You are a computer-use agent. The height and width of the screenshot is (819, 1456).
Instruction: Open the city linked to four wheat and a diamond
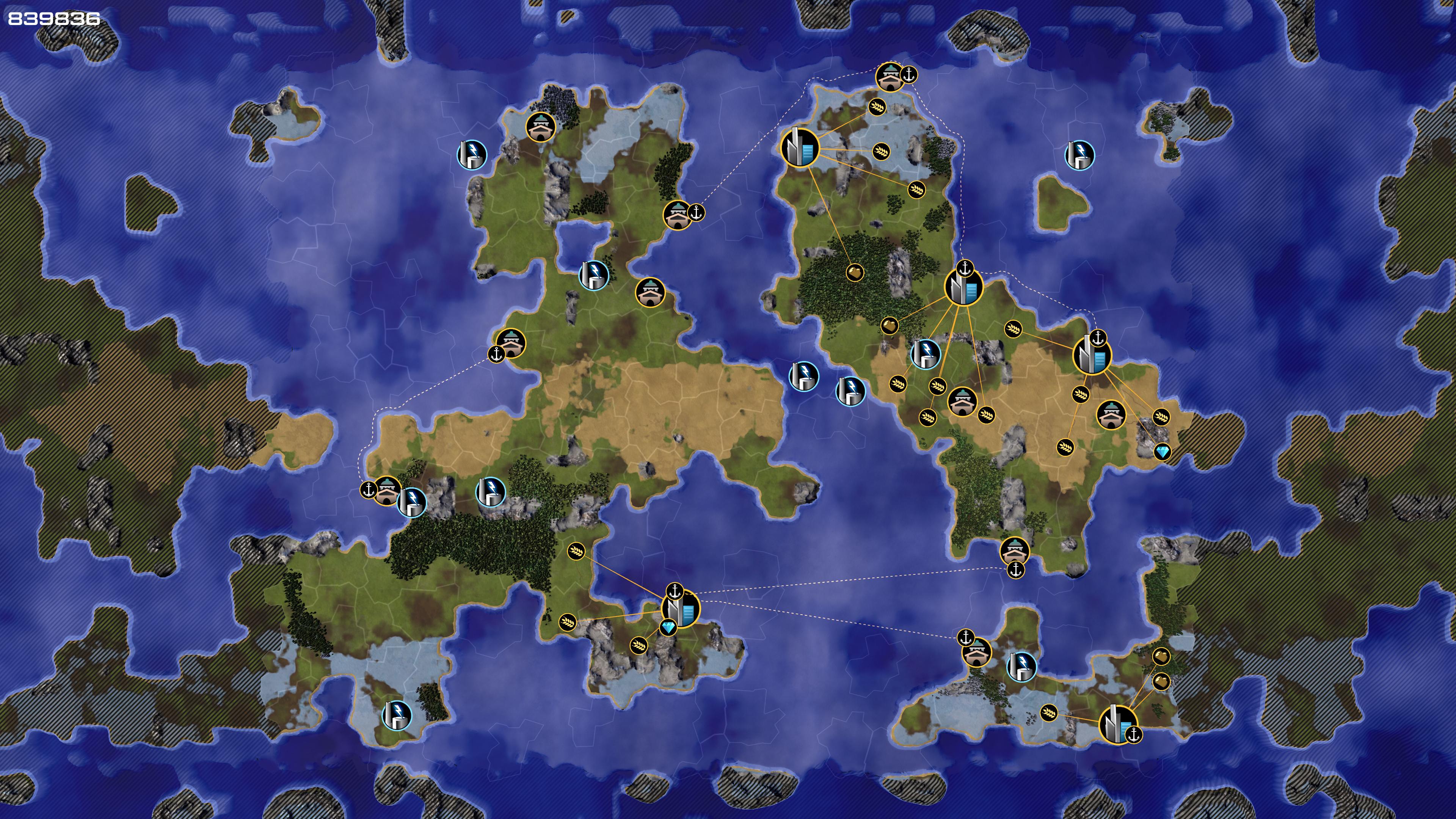point(1092,355)
